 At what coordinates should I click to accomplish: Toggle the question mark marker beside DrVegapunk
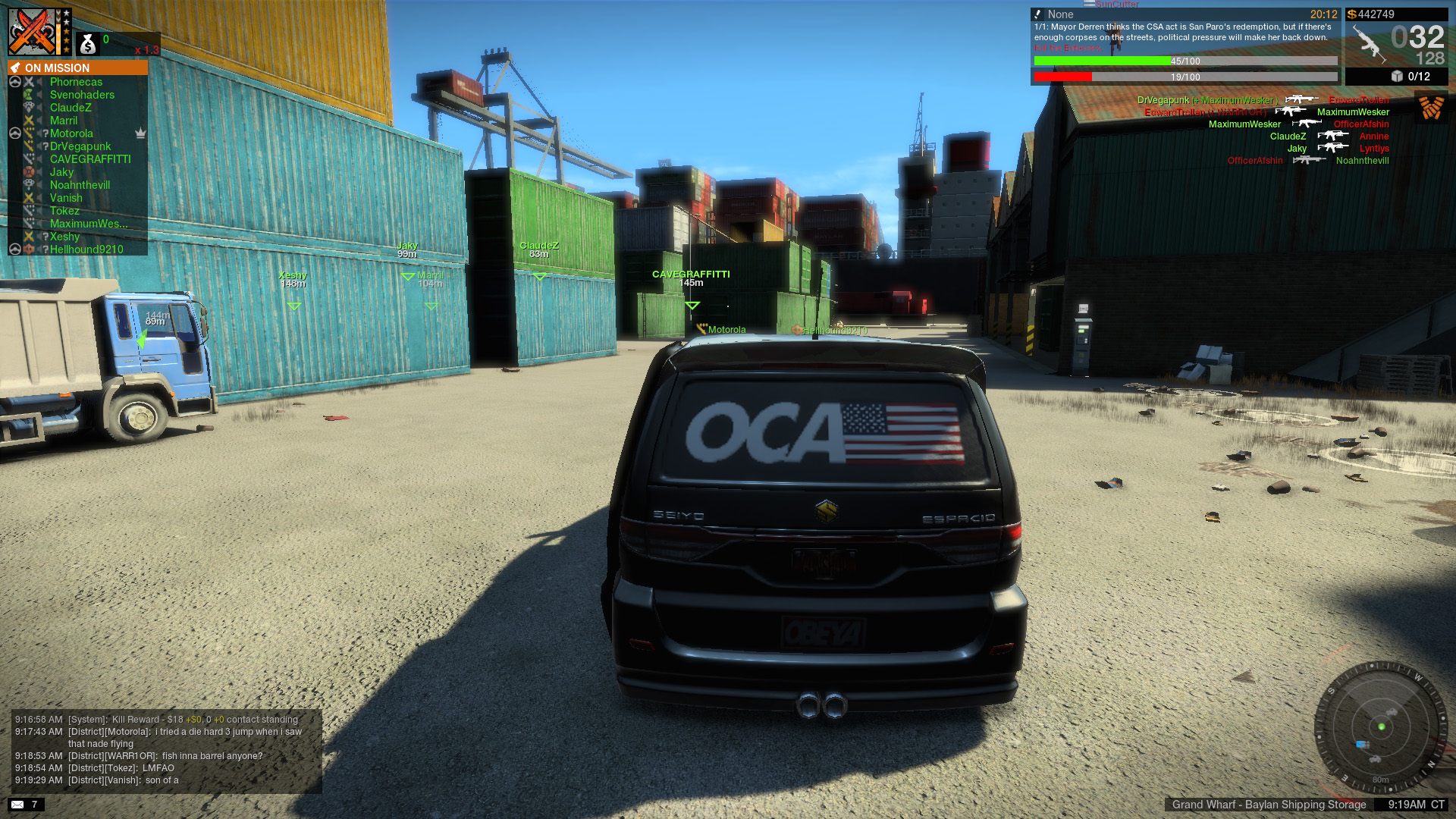coord(45,146)
